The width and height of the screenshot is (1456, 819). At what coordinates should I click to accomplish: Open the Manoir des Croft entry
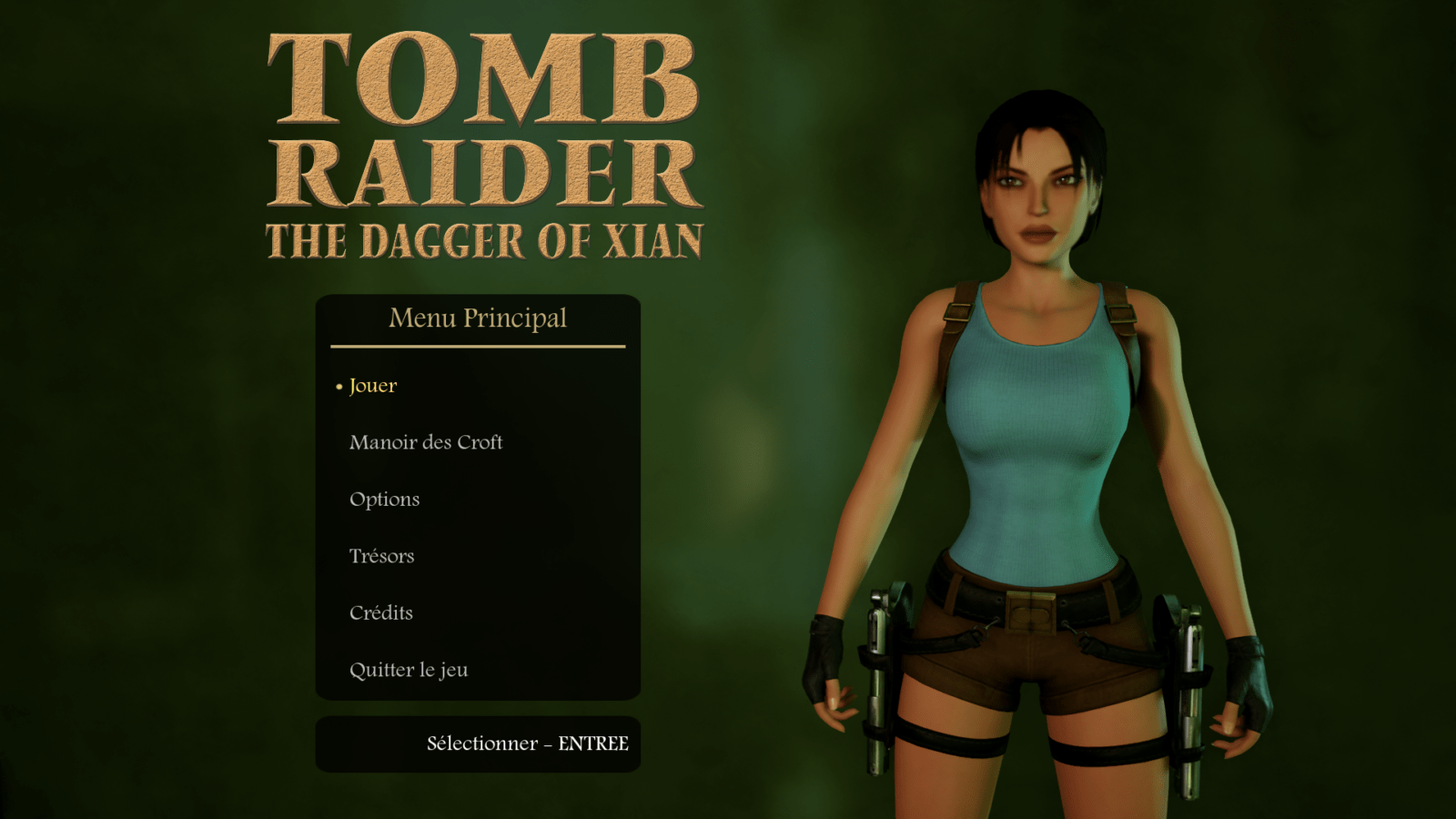click(426, 442)
